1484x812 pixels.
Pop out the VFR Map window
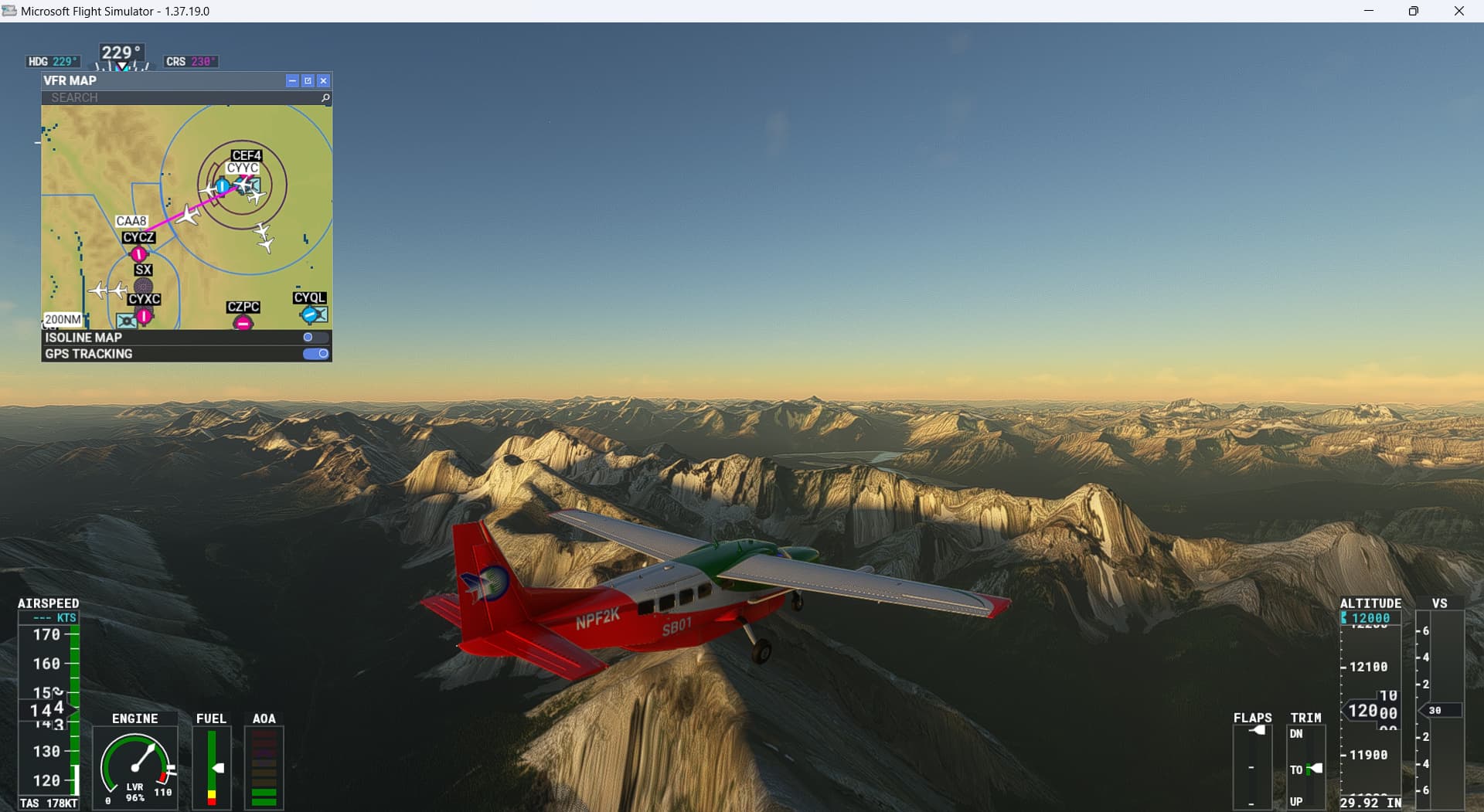(x=308, y=80)
